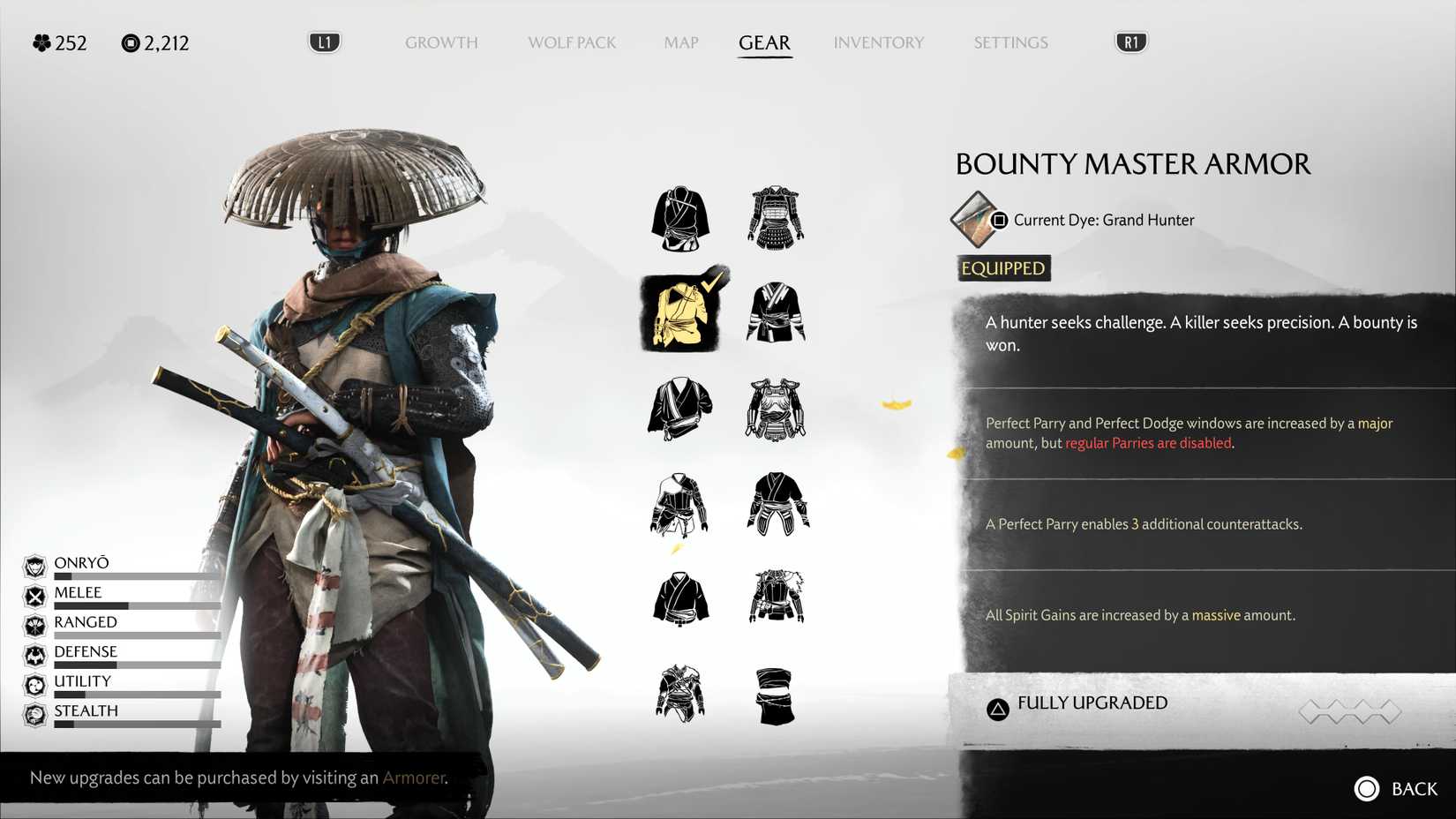Switch to the Settings tab
This screenshot has width=1456, height=819.
pyautogui.click(x=1010, y=42)
